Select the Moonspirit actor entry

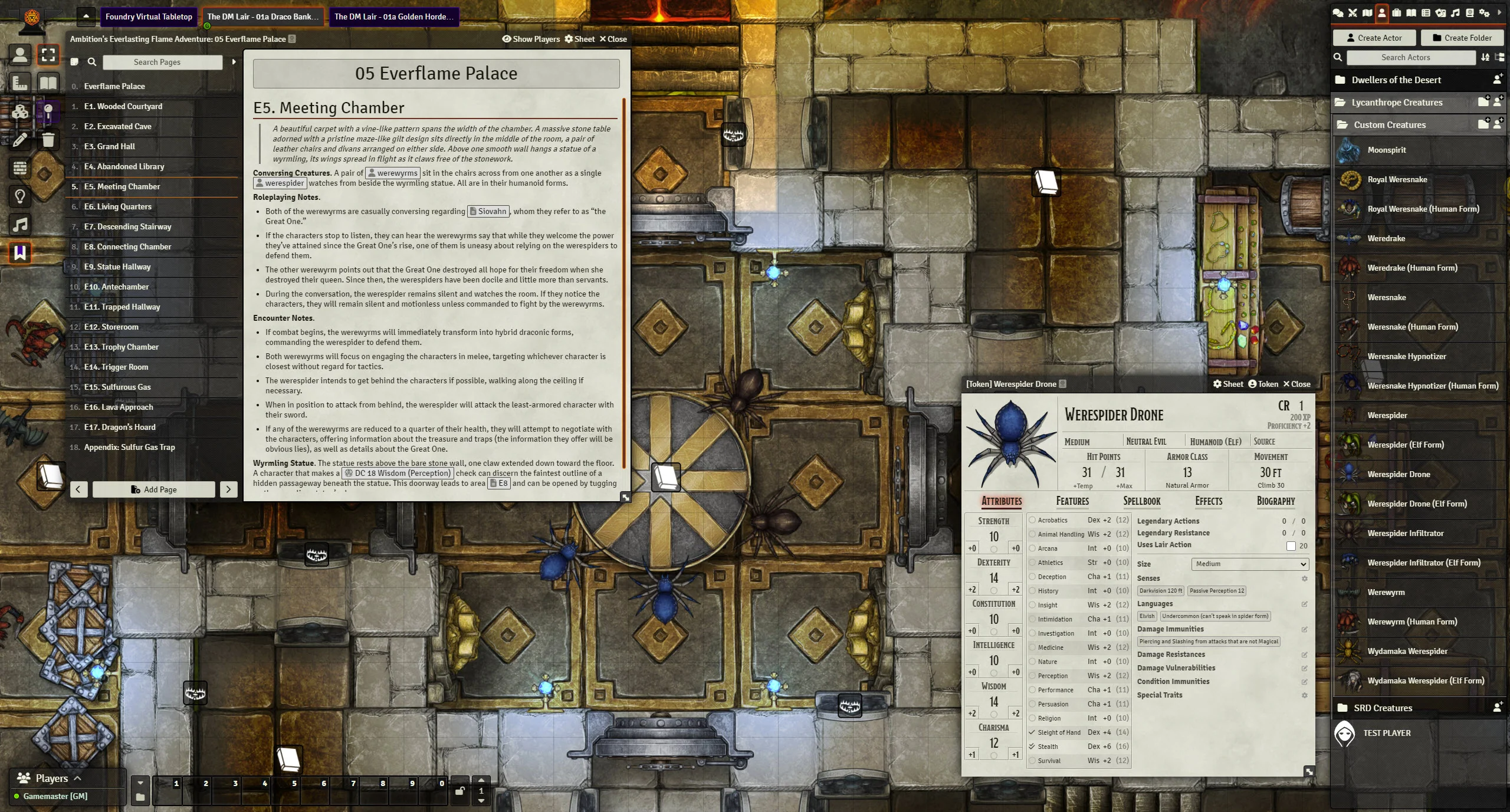pyautogui.click(x=1387, y=150)
